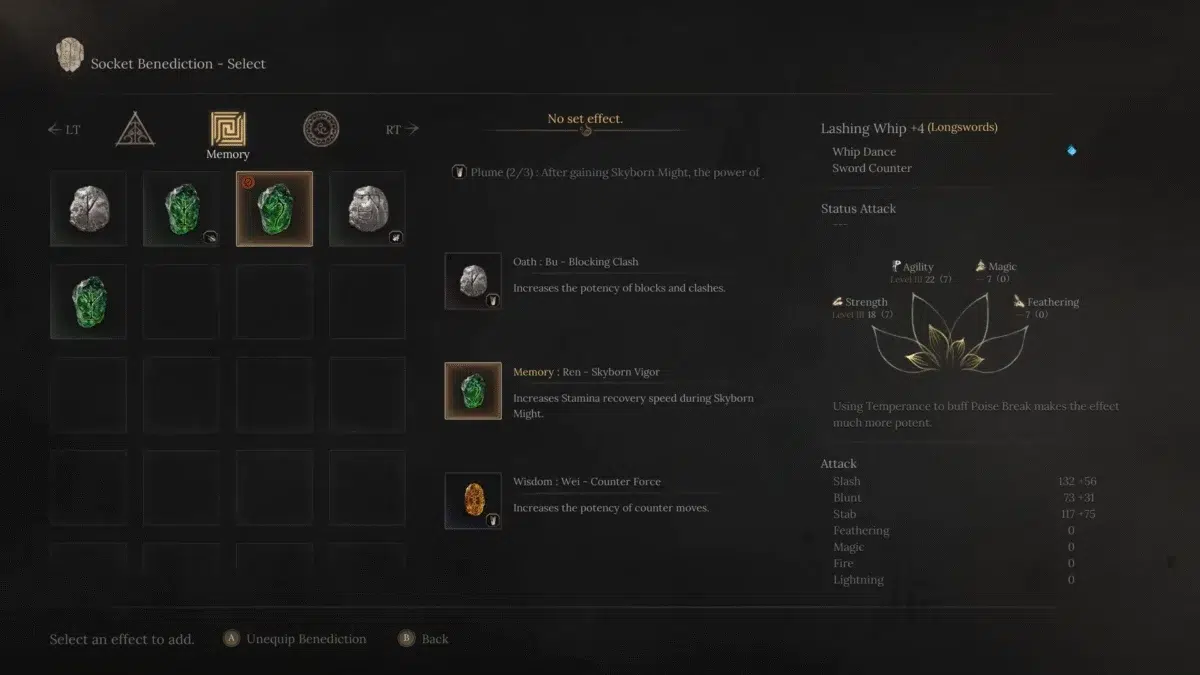
Task: Switch to the triangle emblem benediction tab
Action: point(134,129)
